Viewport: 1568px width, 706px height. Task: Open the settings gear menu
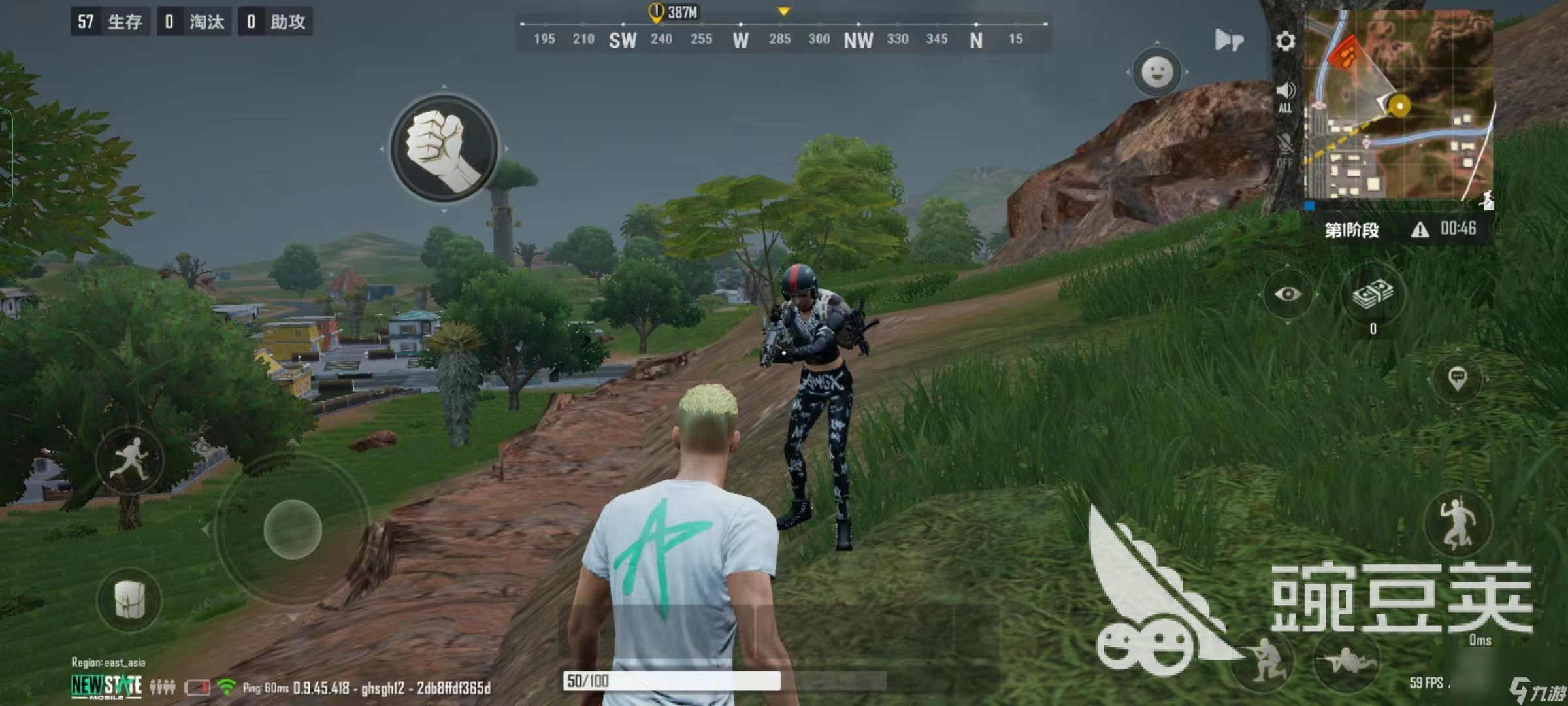(1284, 41)
